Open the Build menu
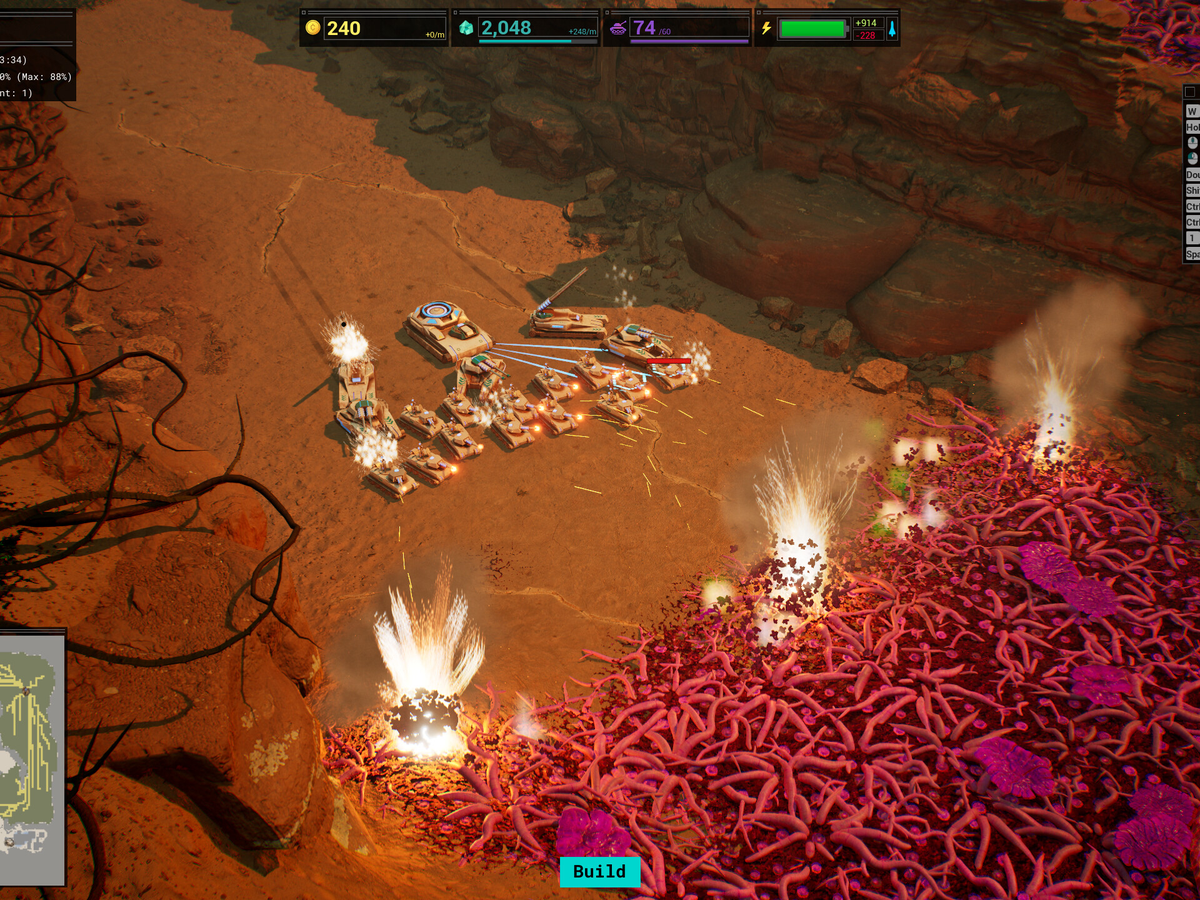 click(x=599, y=871)
